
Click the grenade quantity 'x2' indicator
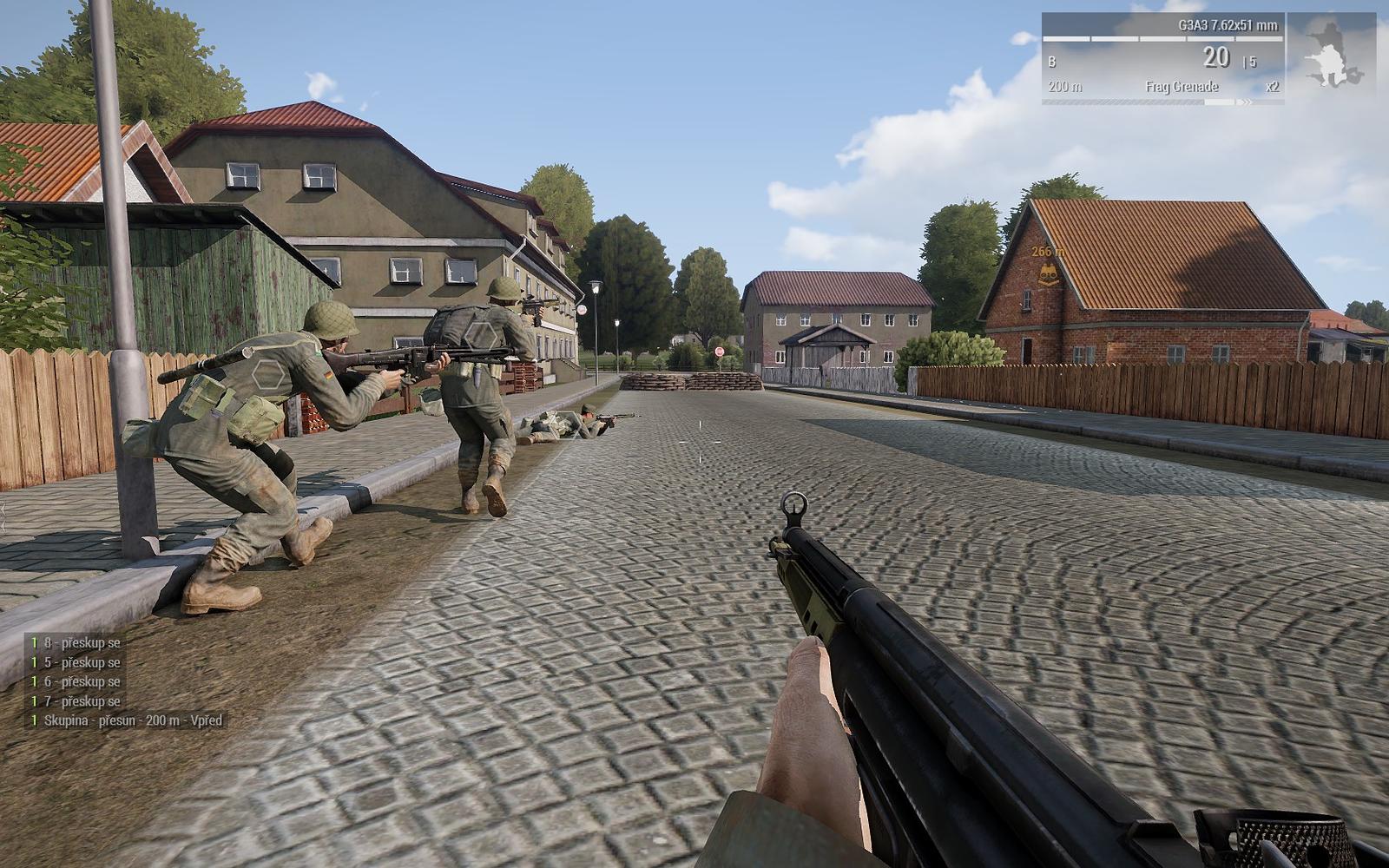coord(1274,87)
